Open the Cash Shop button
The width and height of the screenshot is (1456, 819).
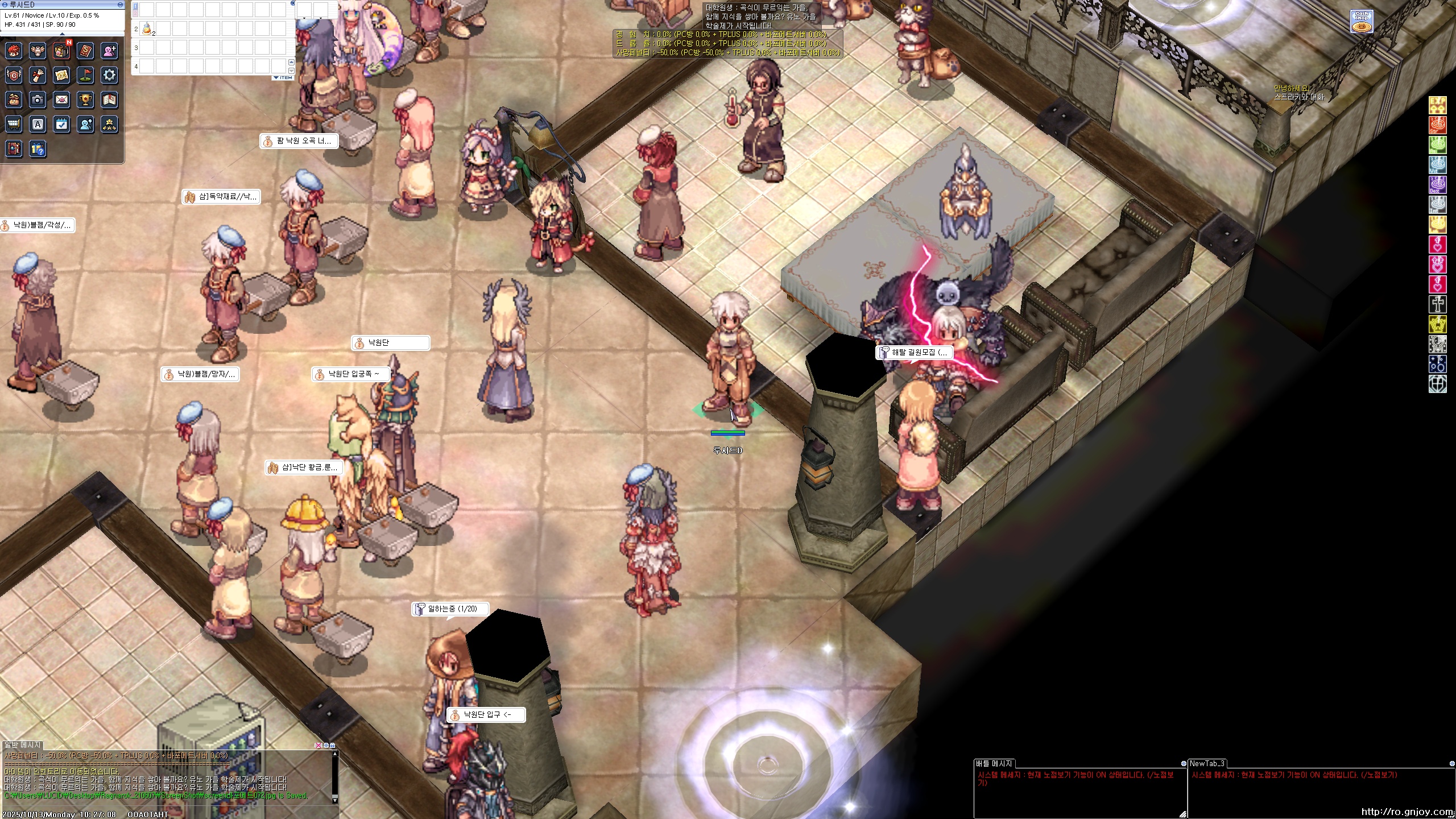point(1362,22)
